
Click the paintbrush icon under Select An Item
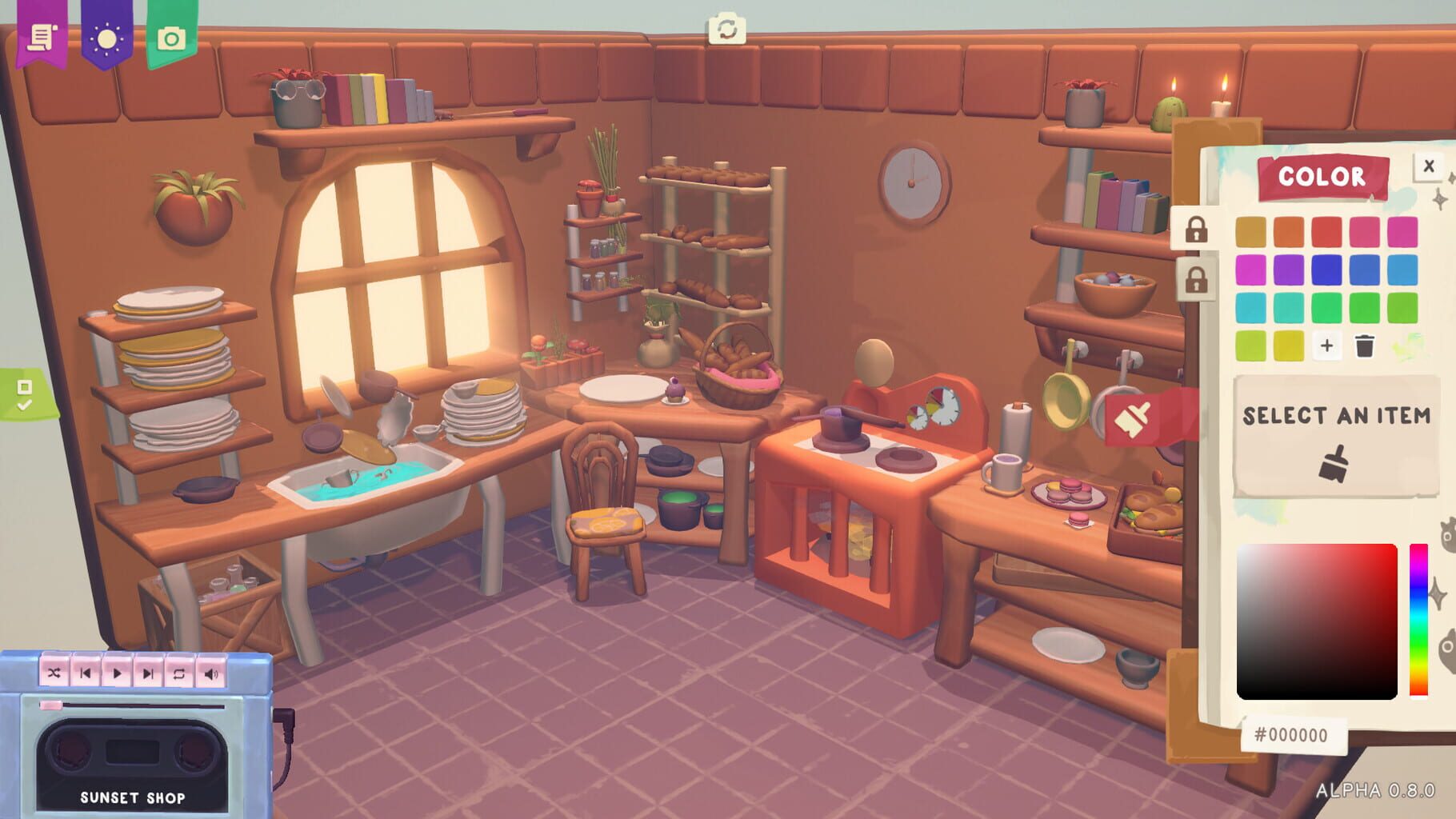[x=1333, y=460]
